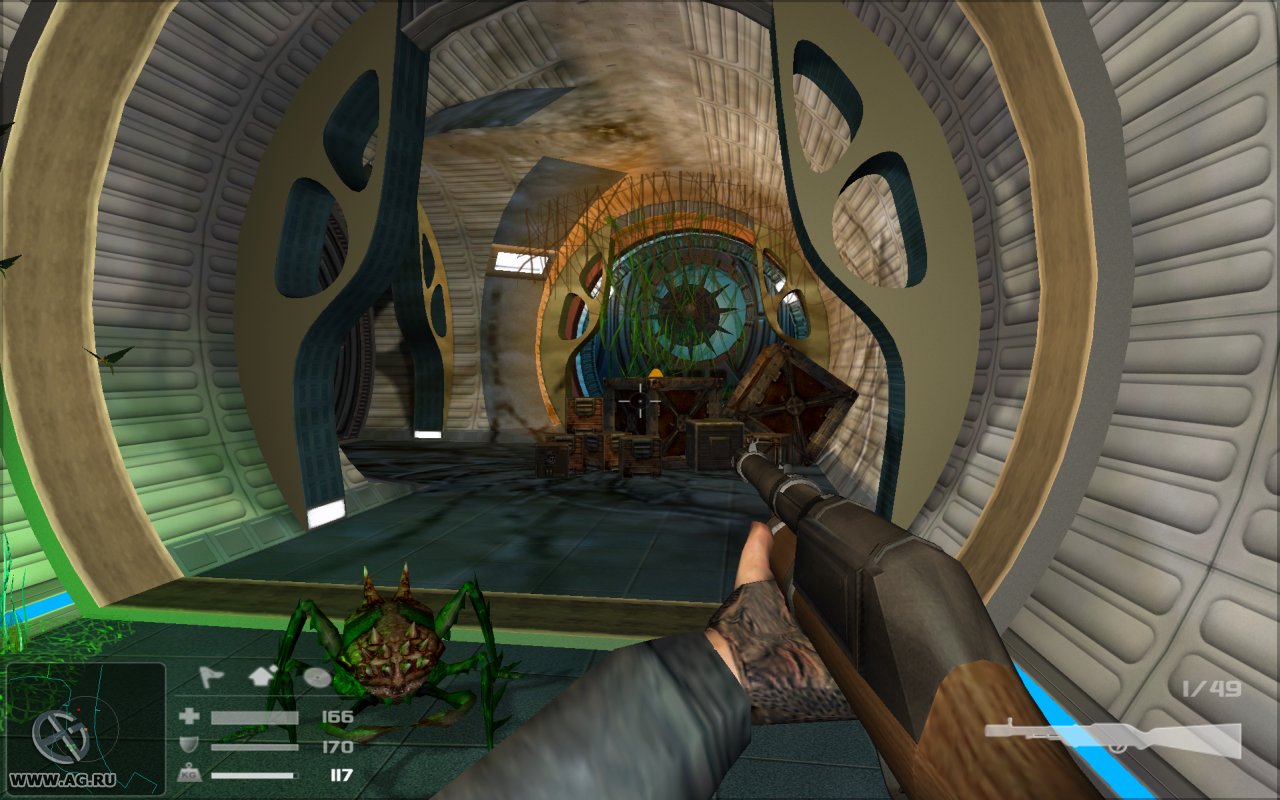Click the AG logo inside the minimap

[x=63, y=736]
